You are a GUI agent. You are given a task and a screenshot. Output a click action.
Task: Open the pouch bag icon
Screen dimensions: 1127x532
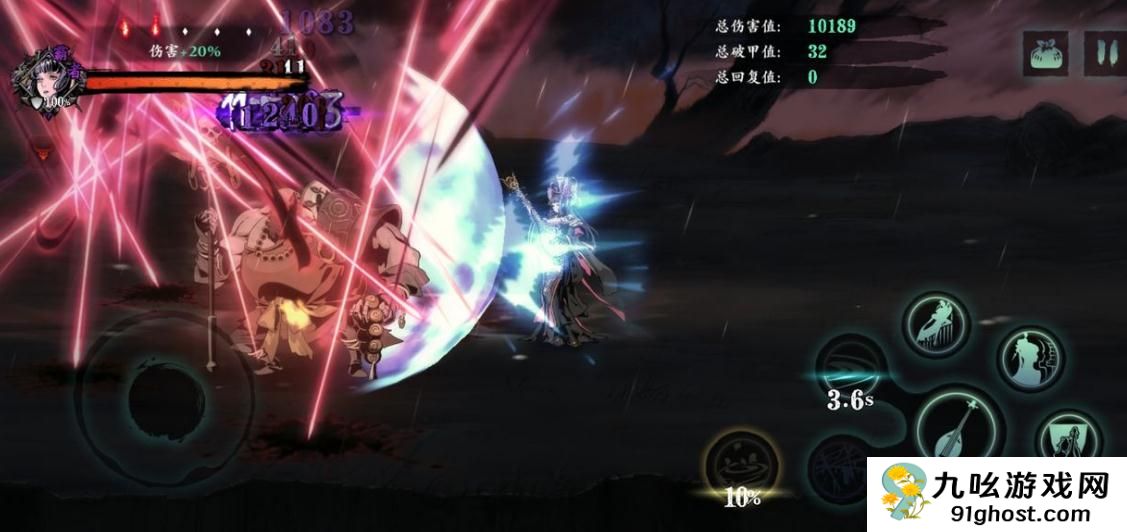[x=1046, y=52]
